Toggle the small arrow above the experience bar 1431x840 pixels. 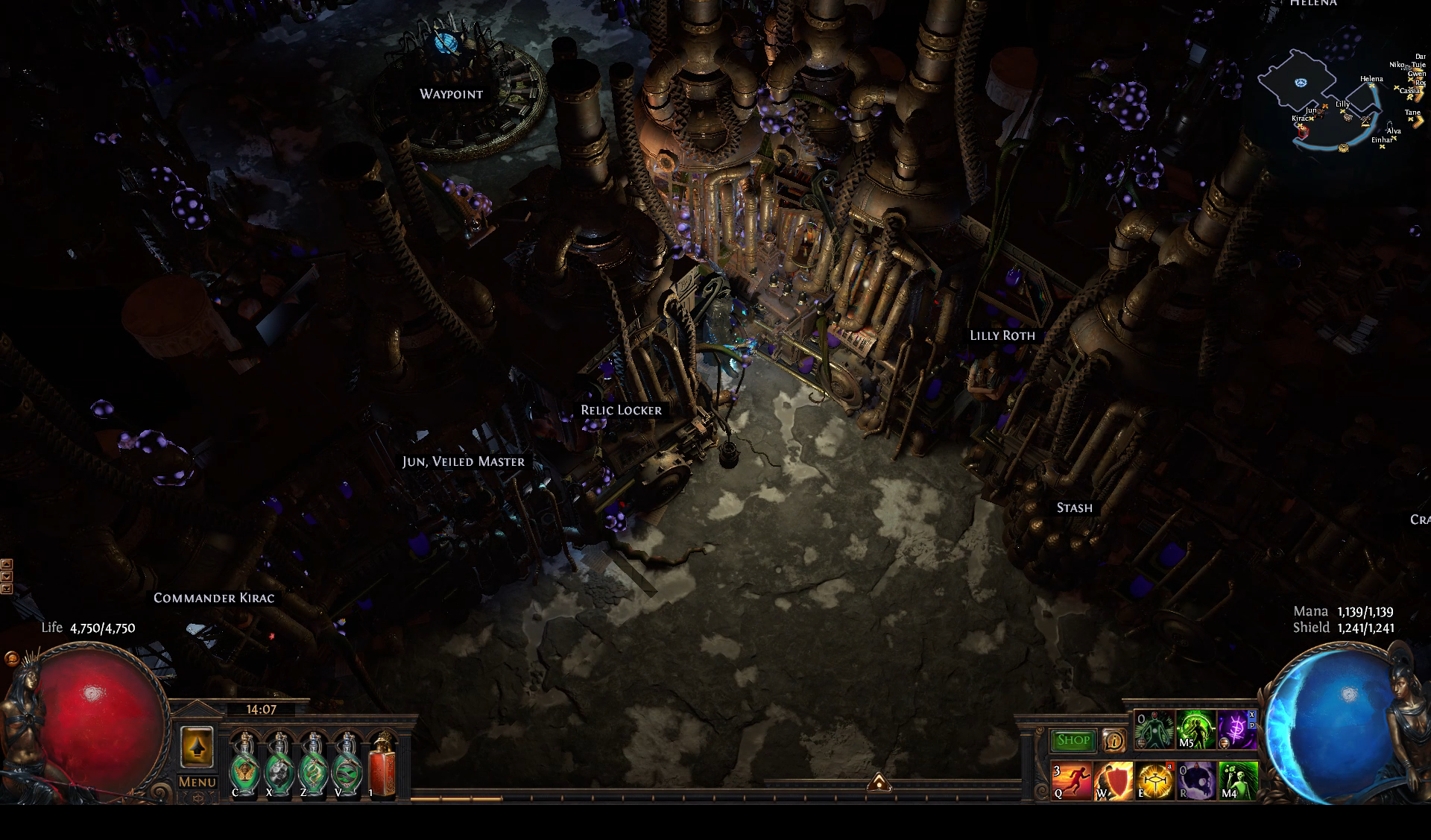(x=879, y=782)
